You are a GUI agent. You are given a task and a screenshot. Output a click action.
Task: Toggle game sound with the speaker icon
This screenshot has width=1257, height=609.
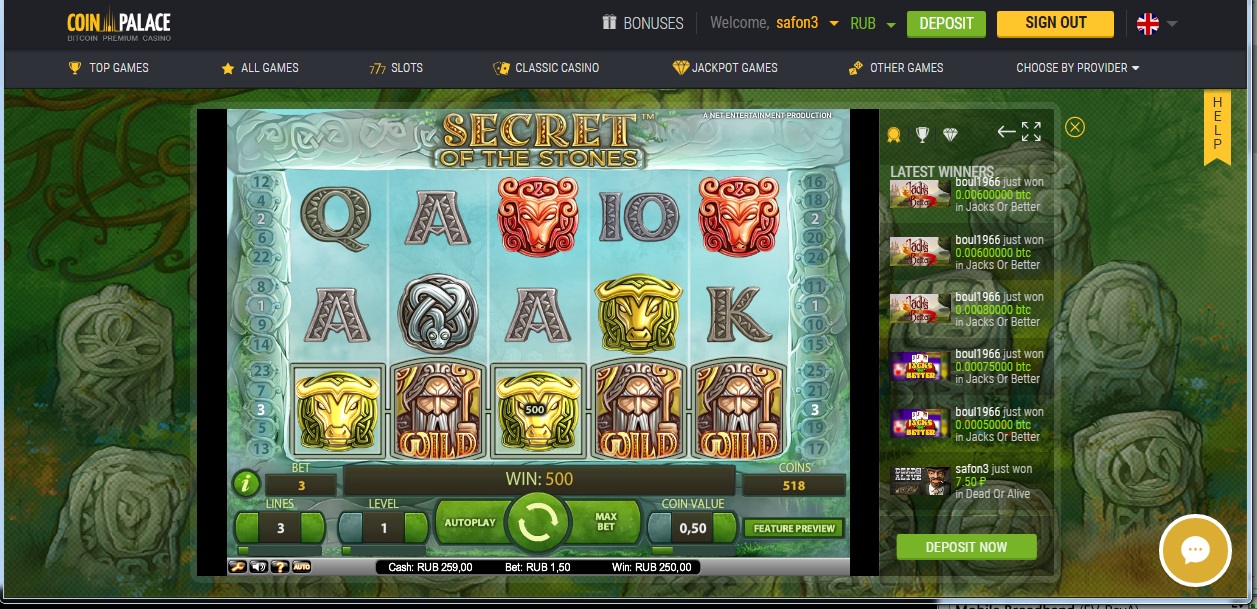(258, 567)
